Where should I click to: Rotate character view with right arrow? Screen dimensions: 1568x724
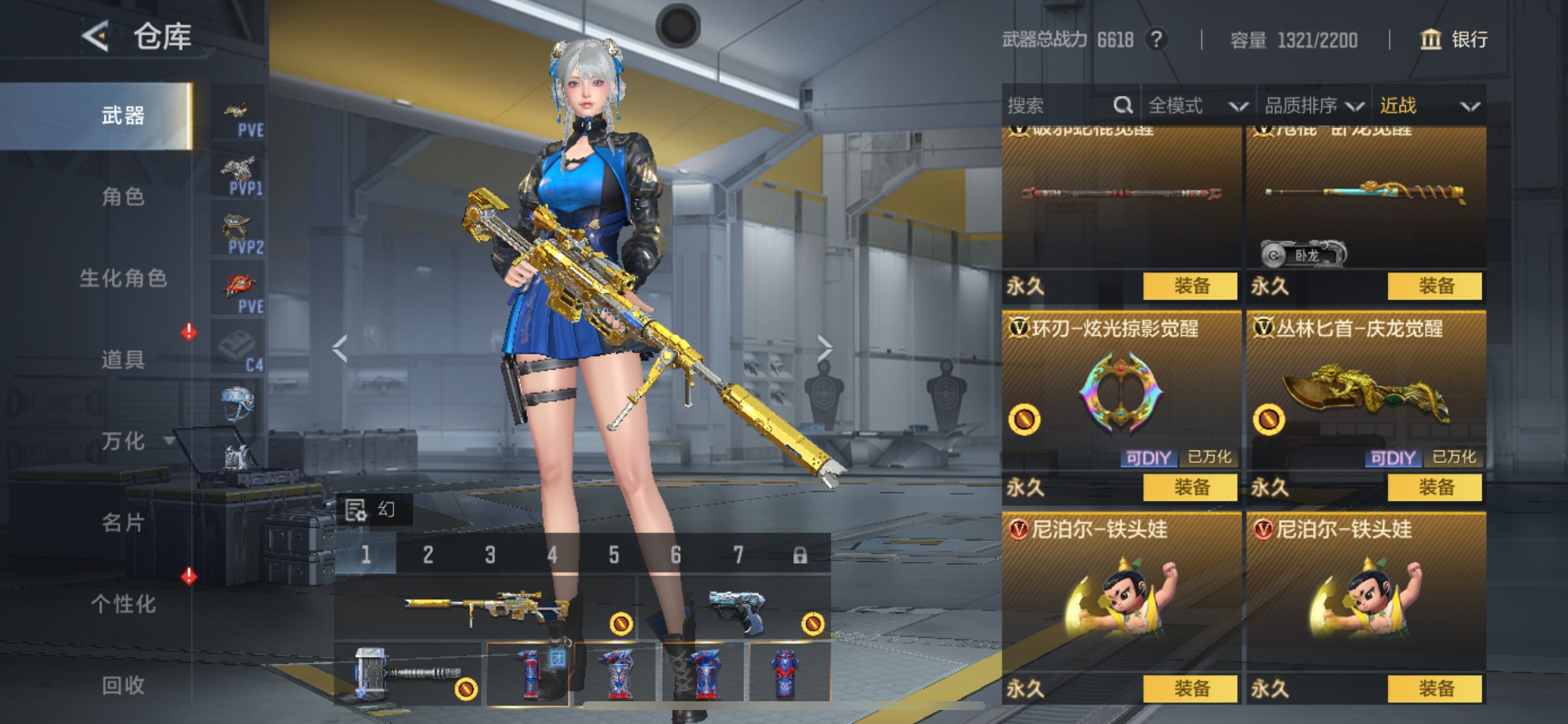tap(824, 348)
